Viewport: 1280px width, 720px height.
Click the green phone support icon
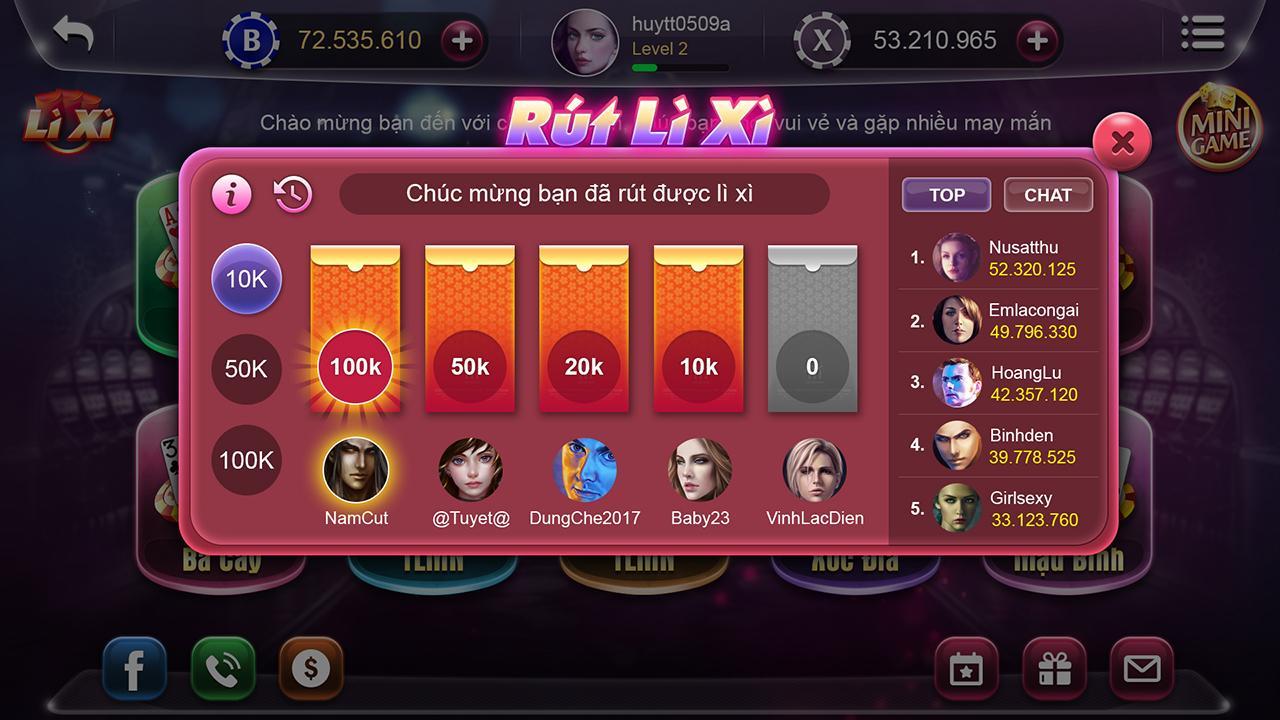[x=224, y=668]
